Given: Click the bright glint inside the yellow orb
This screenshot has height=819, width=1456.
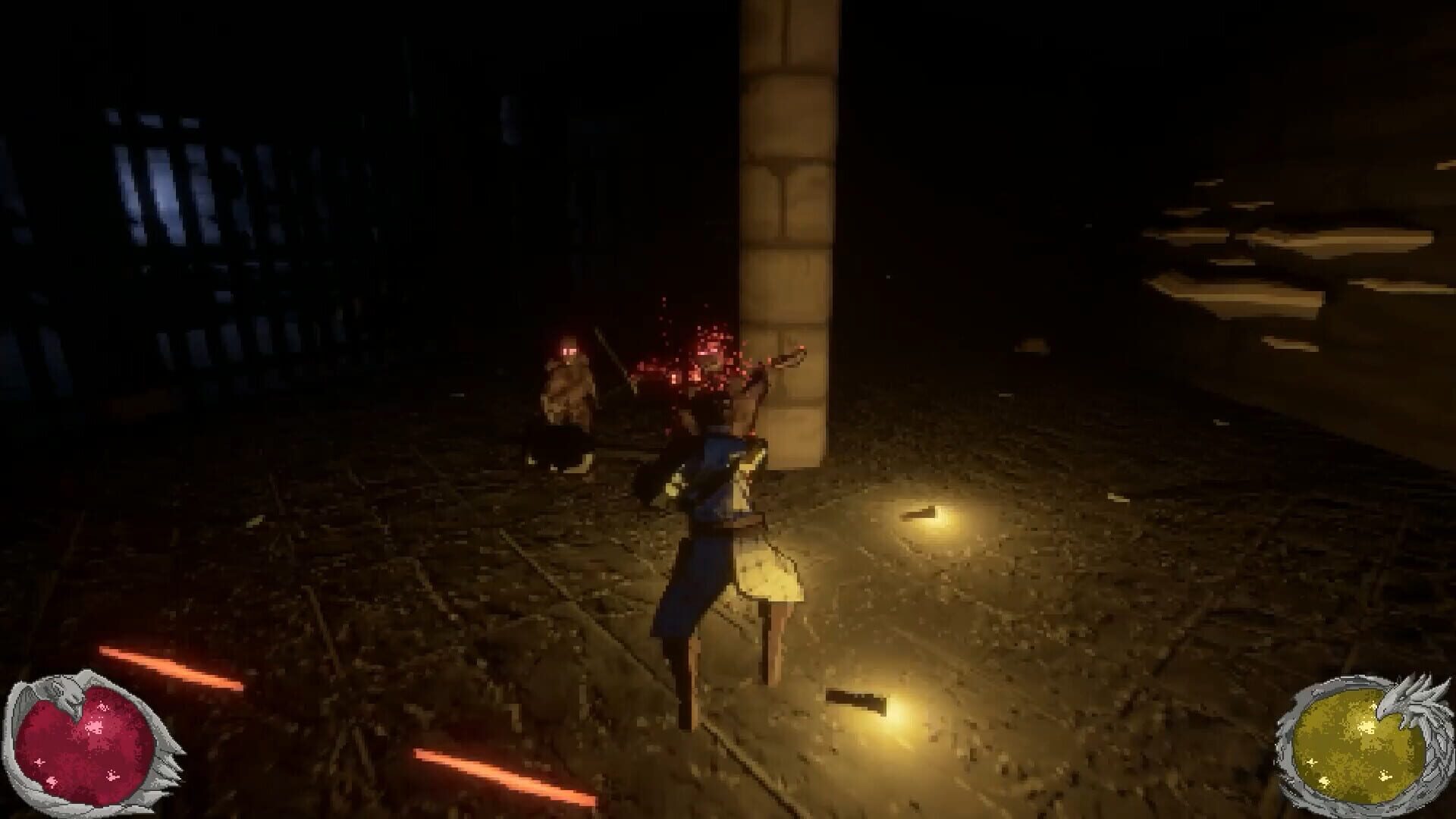Looking at the screenshot, I should [x=1366, y=726].
